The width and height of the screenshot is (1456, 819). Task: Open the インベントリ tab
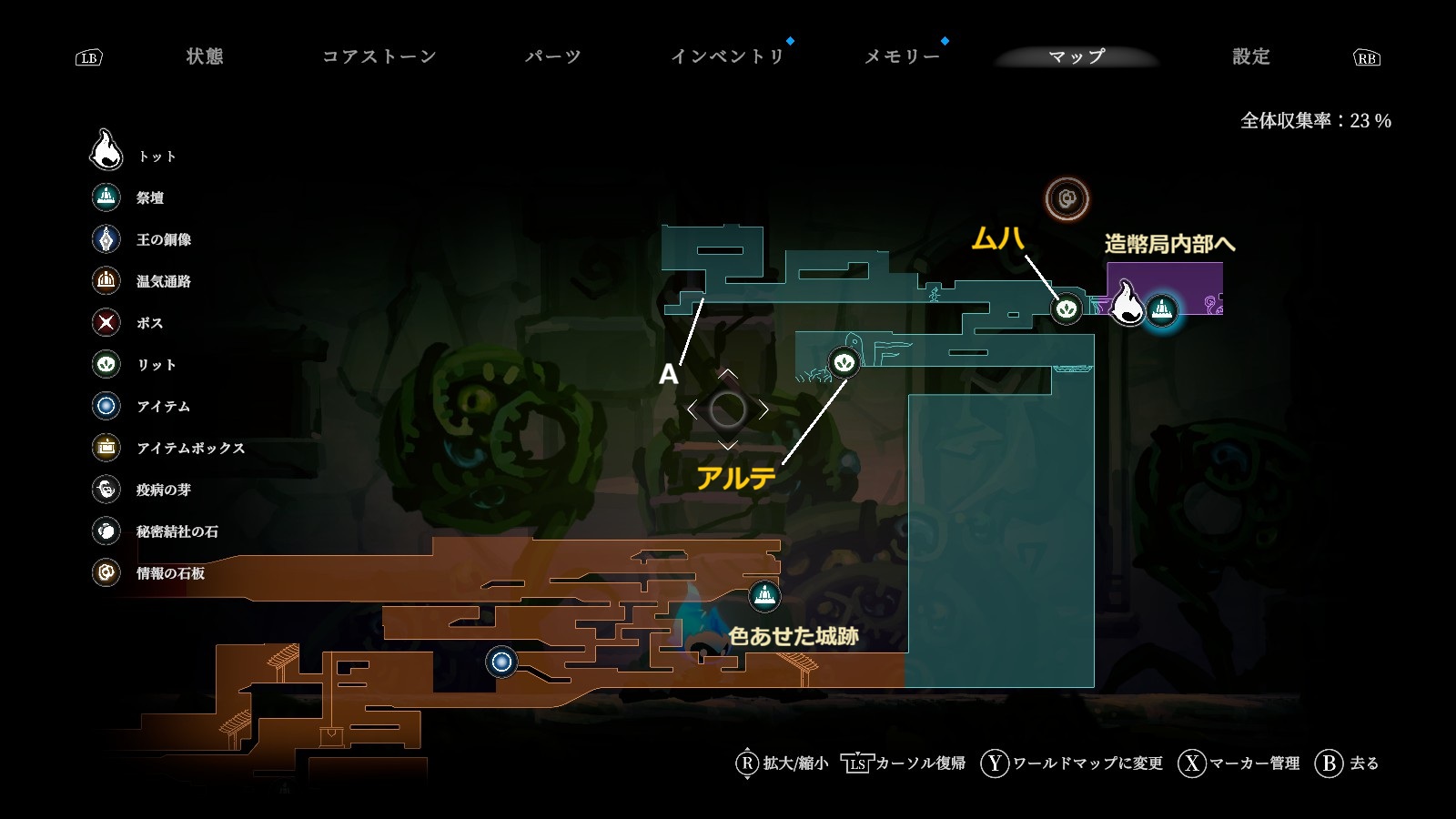point(727,56)
